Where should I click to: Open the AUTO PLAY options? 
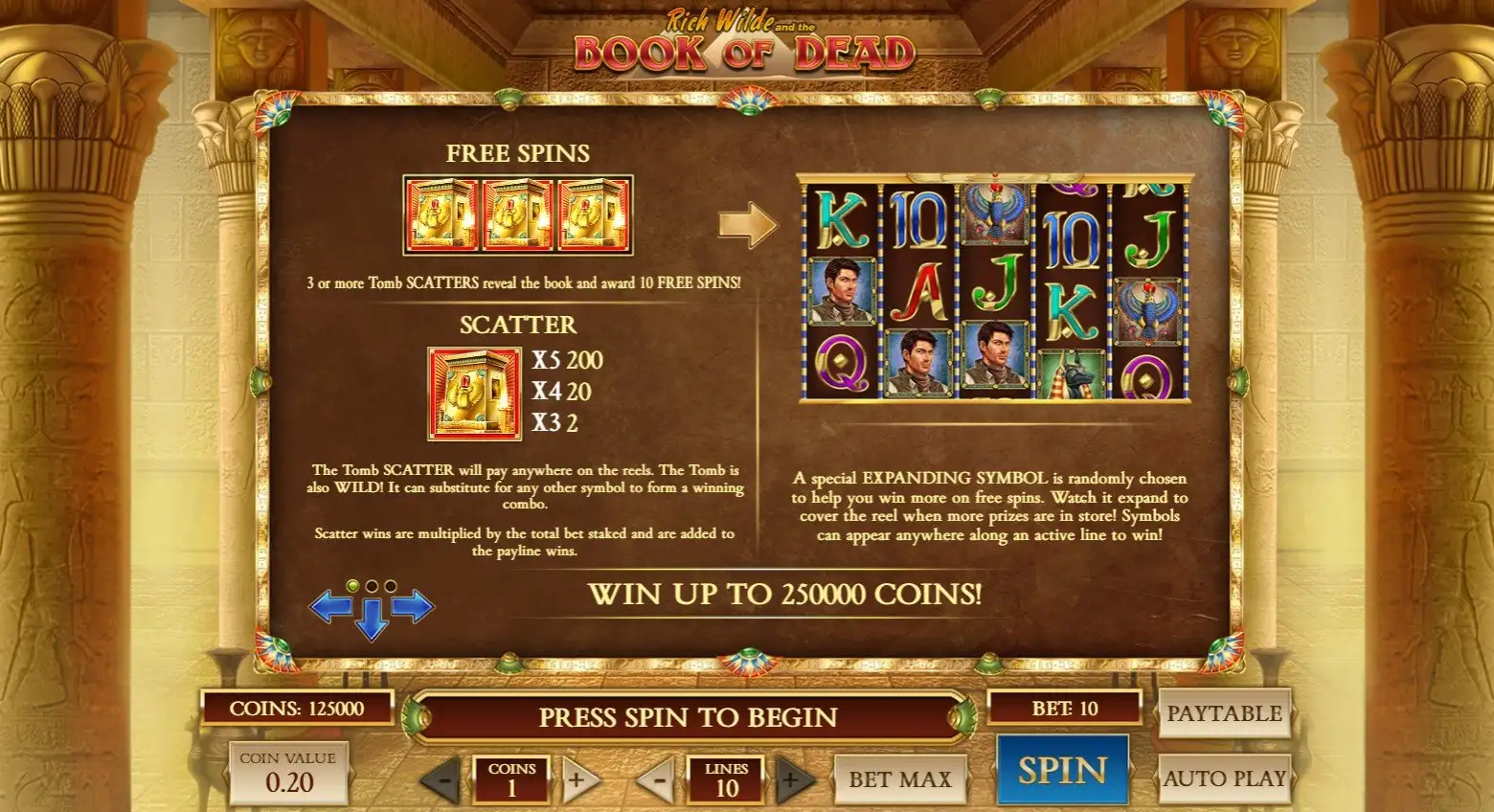pyautogui.click(x=1223, y=778)
